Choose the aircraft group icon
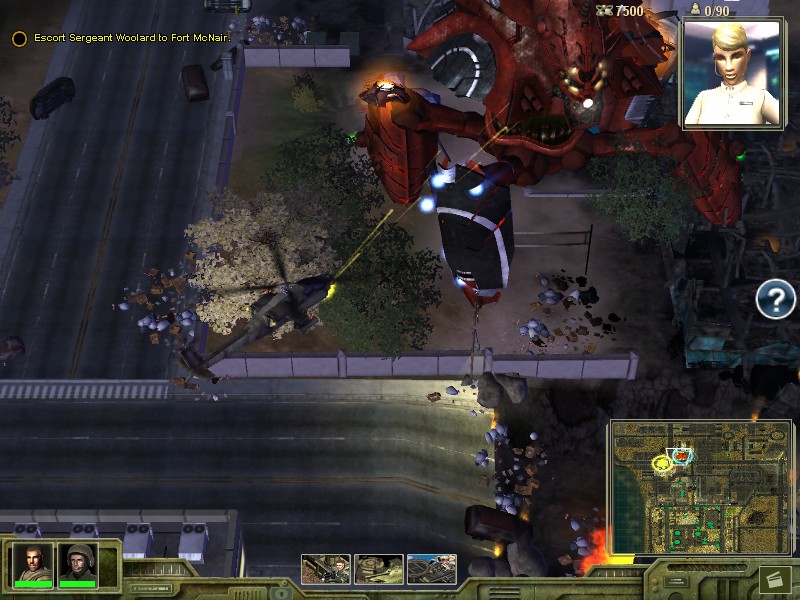Screen dimensions: 800x600 pyautogui.click(x=432, y=569)
